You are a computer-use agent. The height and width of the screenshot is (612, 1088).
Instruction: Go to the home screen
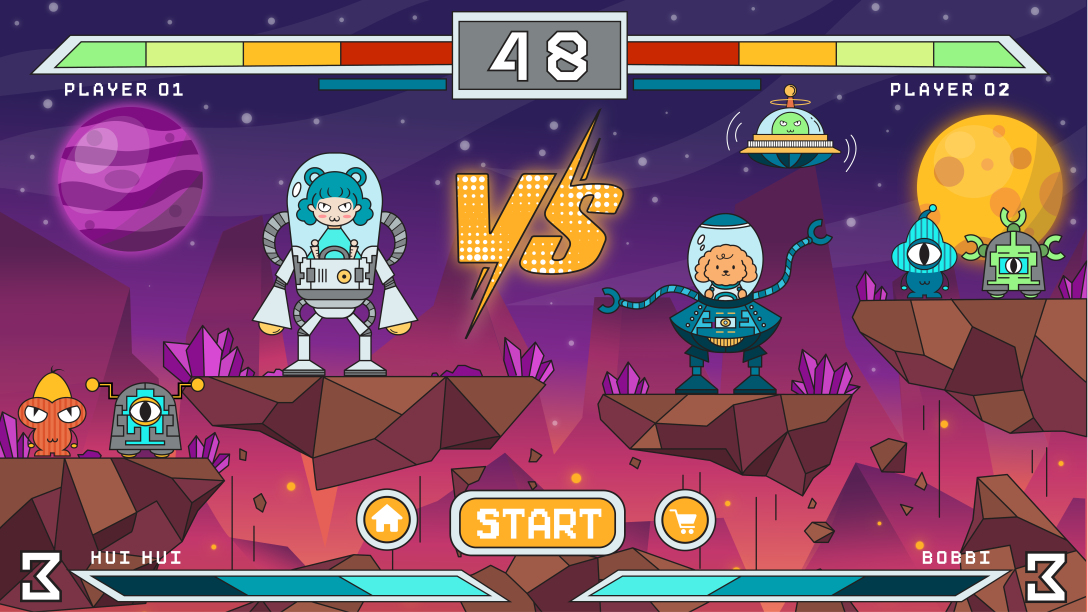click(x=387, y=520)
